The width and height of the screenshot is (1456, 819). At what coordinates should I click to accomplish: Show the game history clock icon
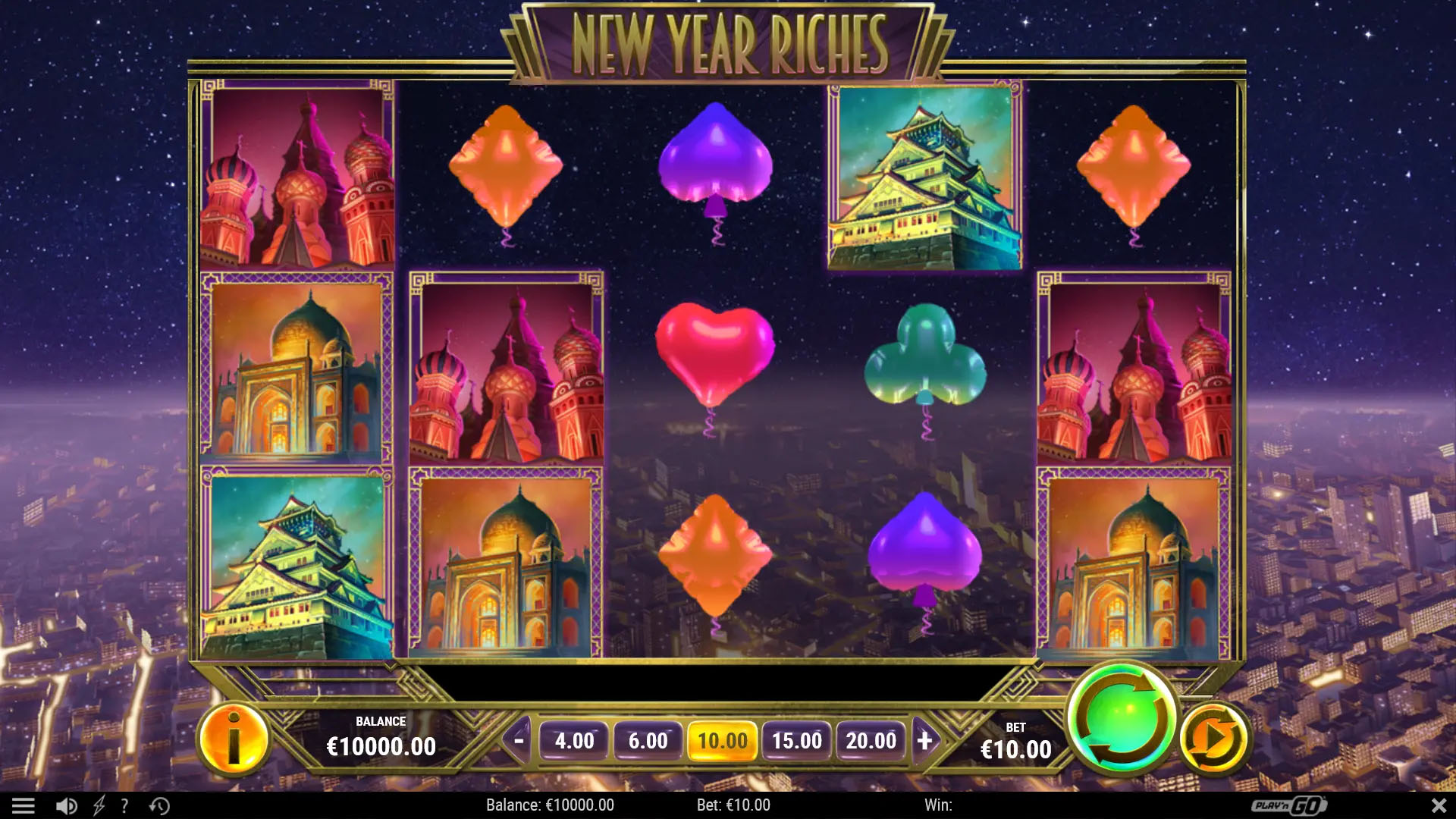(x=159, y=805)
